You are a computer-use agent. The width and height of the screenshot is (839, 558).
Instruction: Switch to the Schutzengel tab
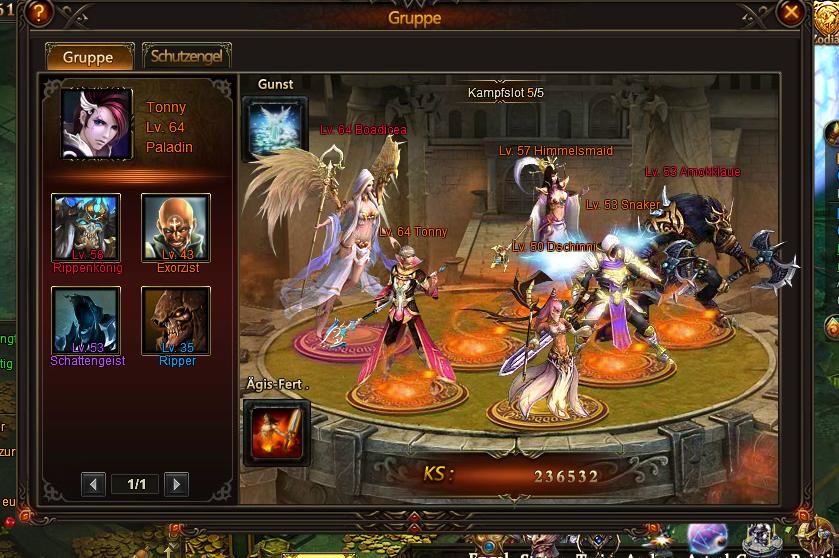point(187,56)
